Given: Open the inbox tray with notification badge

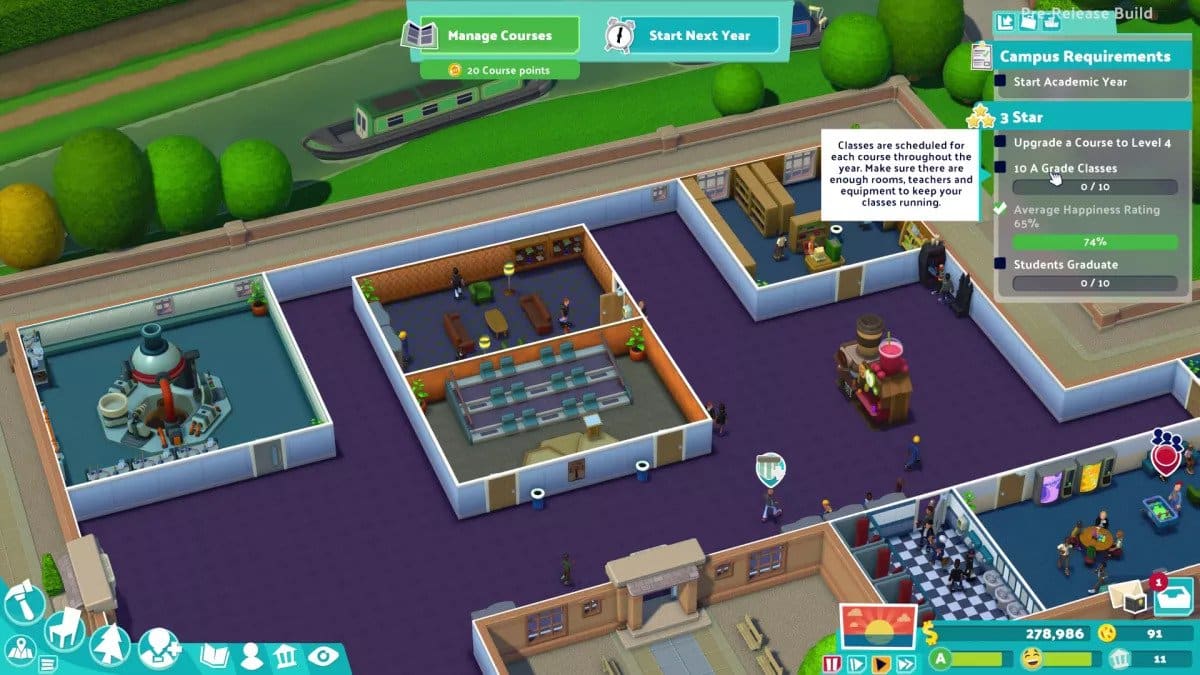Looking at the screenshot, I should [x=1172, y=599].
